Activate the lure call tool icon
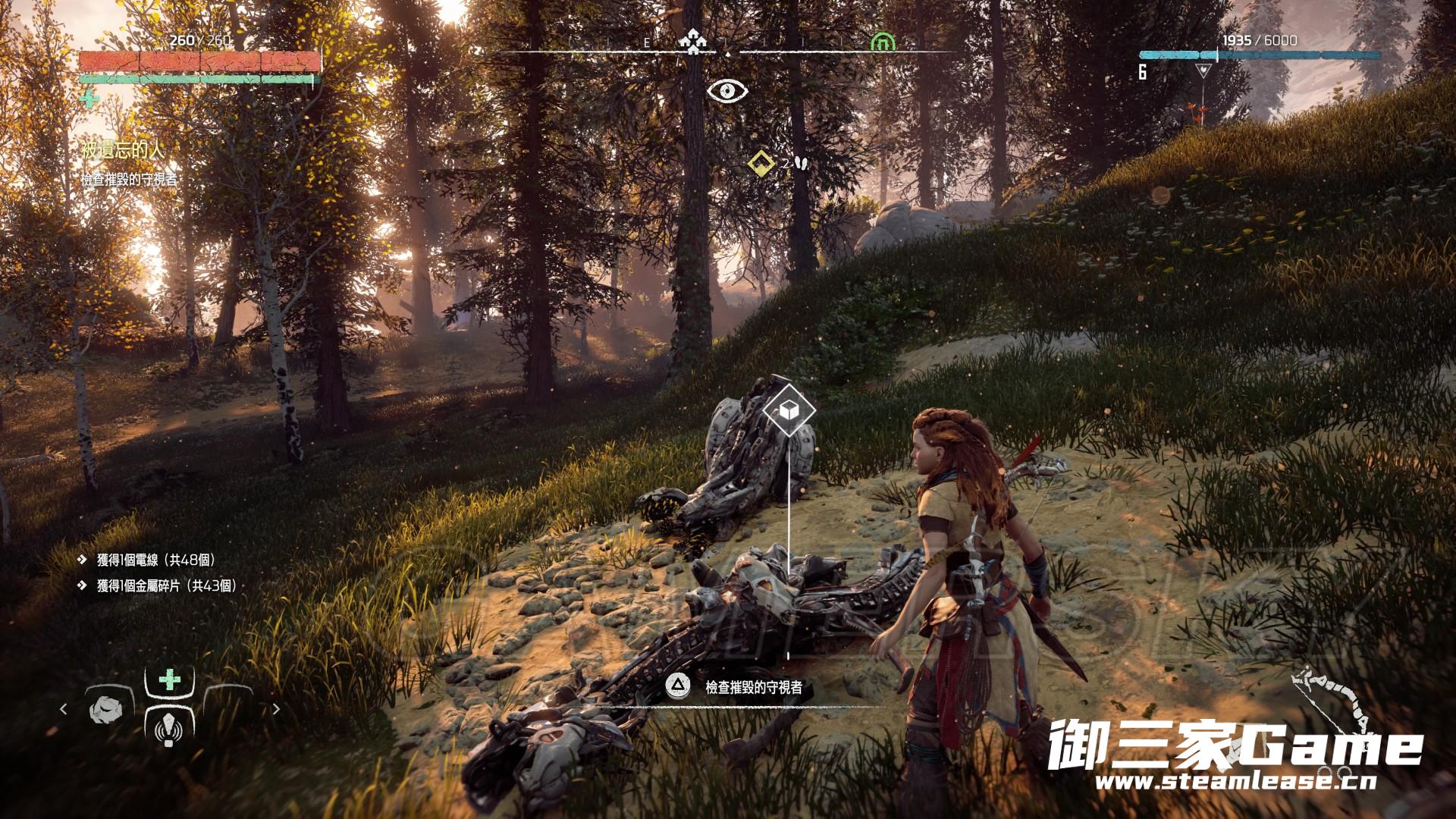Viewport: 1456px width, 819px height. (x=168, y=729)
